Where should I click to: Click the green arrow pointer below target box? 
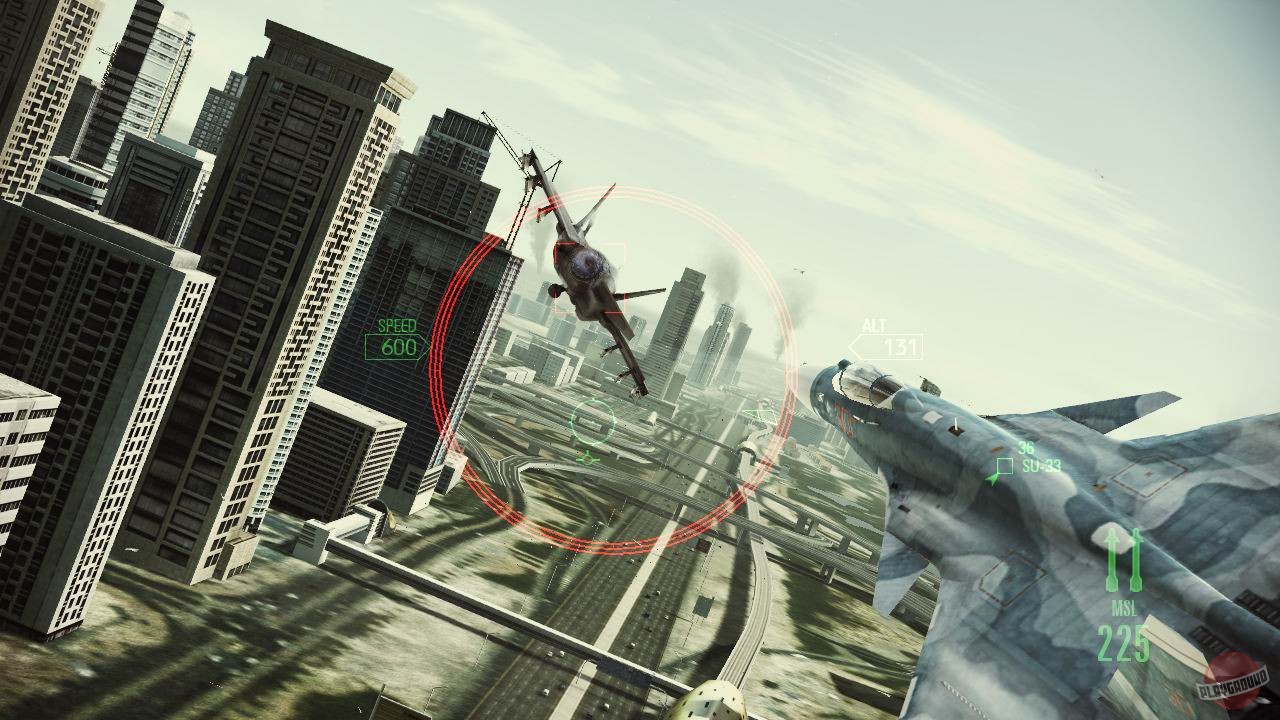[x=988, y=479]
